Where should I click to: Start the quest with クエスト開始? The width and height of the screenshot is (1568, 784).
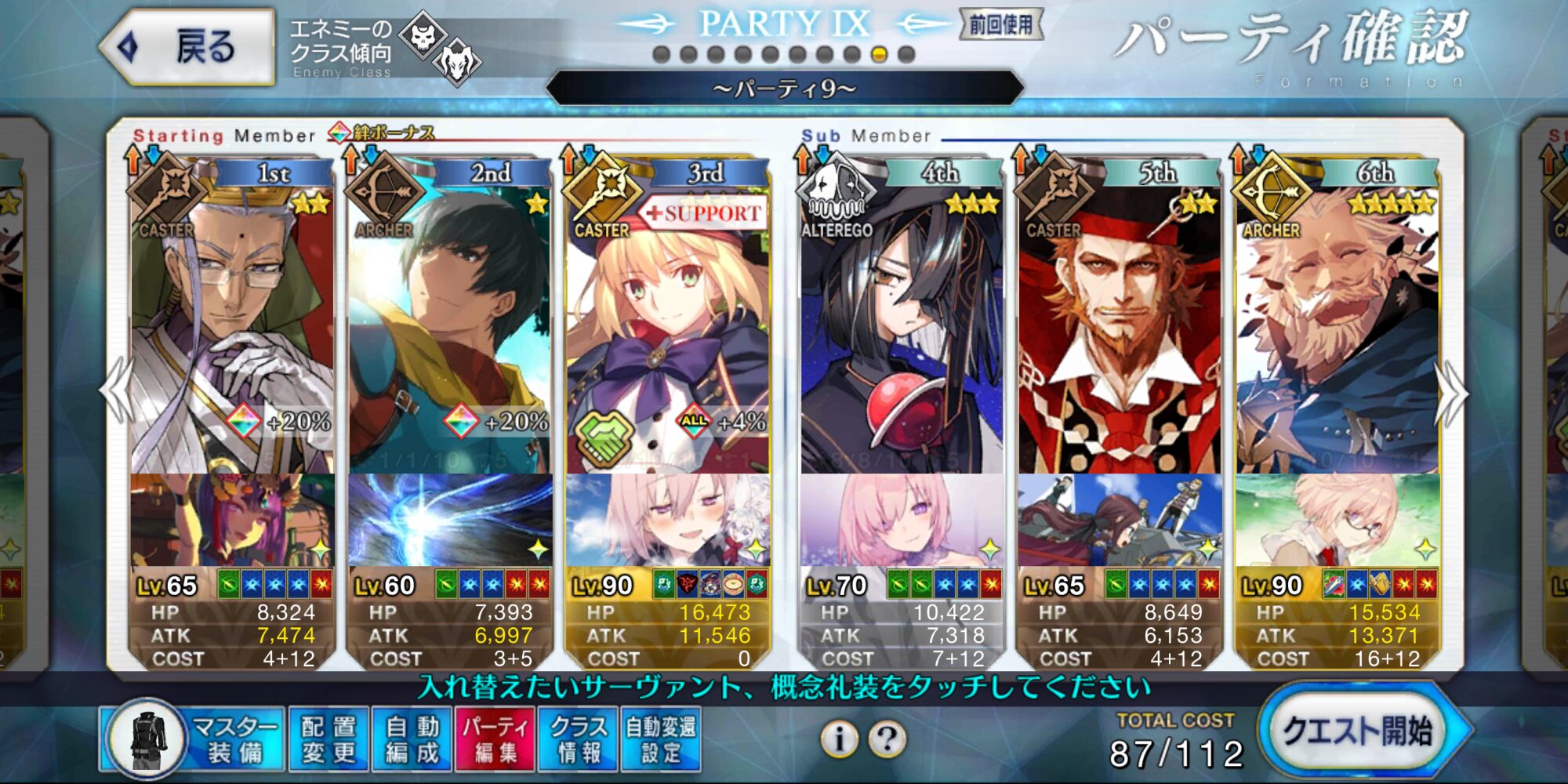(1361, 732)
